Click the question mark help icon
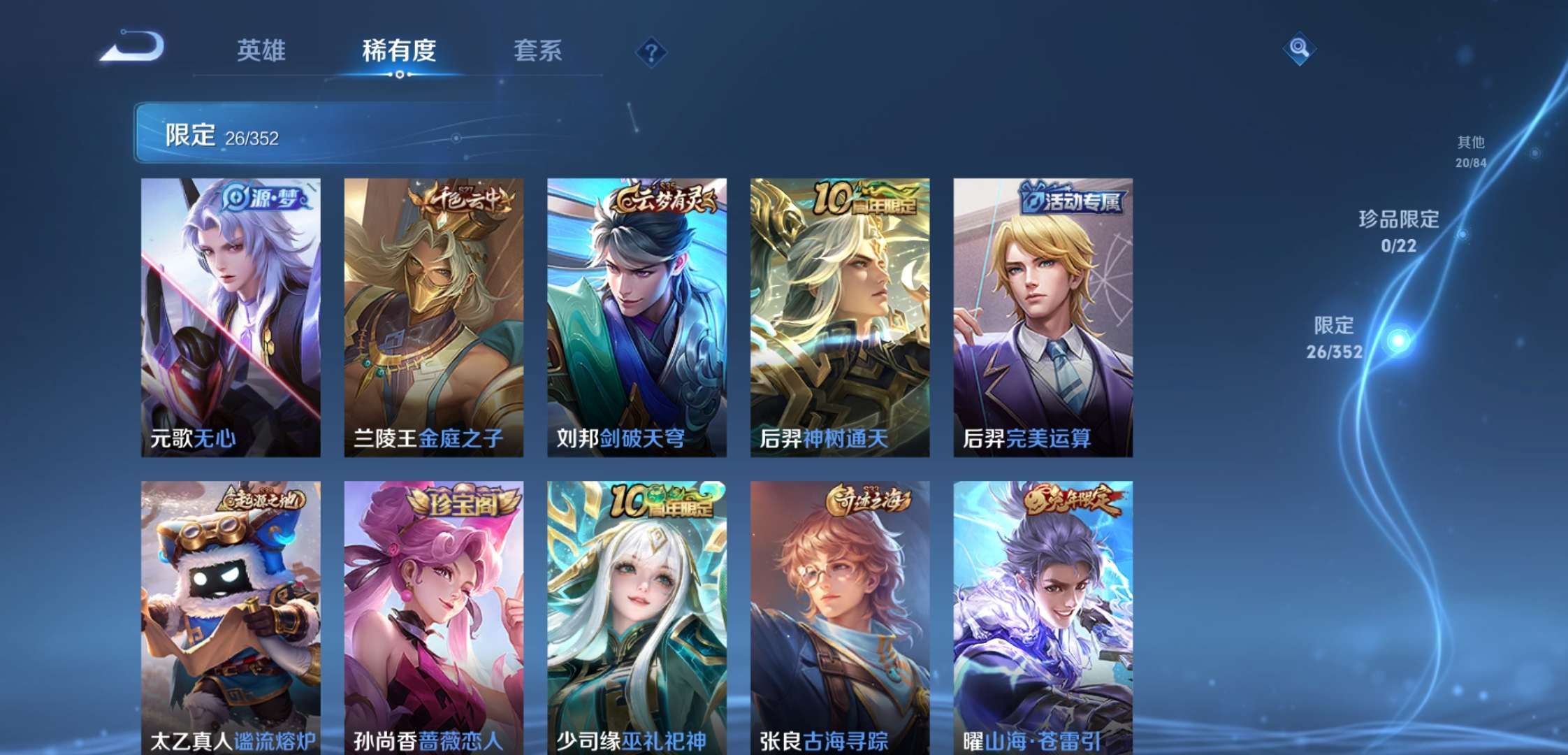Image resolution: width=1568 pixels, height=755 pixels. [x=651, y=51]
